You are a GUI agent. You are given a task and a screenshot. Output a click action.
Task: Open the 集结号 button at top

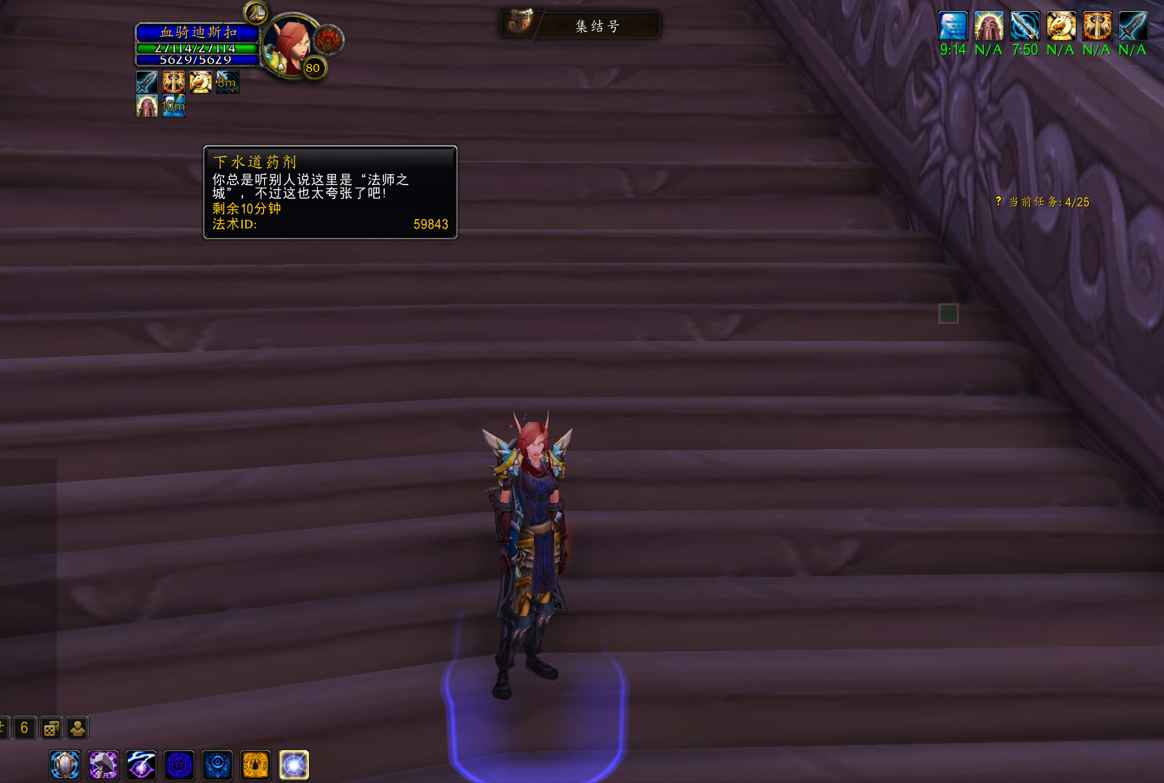tap(580, 25)
